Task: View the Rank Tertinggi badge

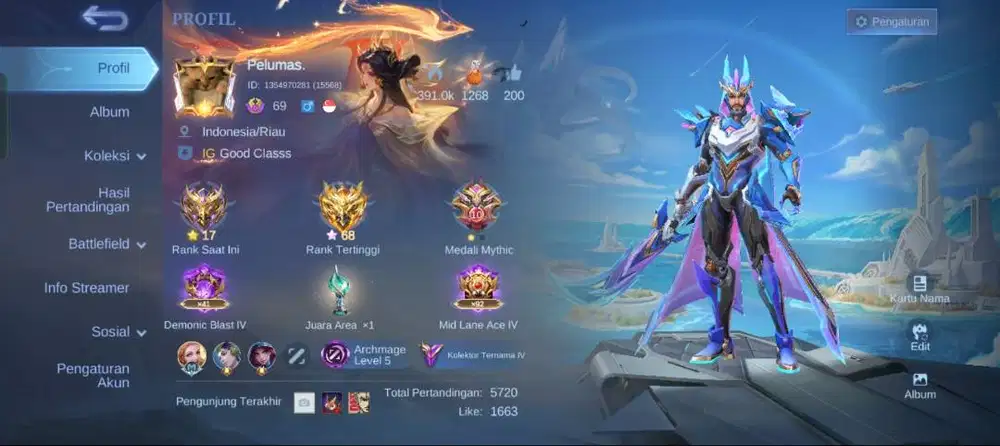Action: click(343, 207)
